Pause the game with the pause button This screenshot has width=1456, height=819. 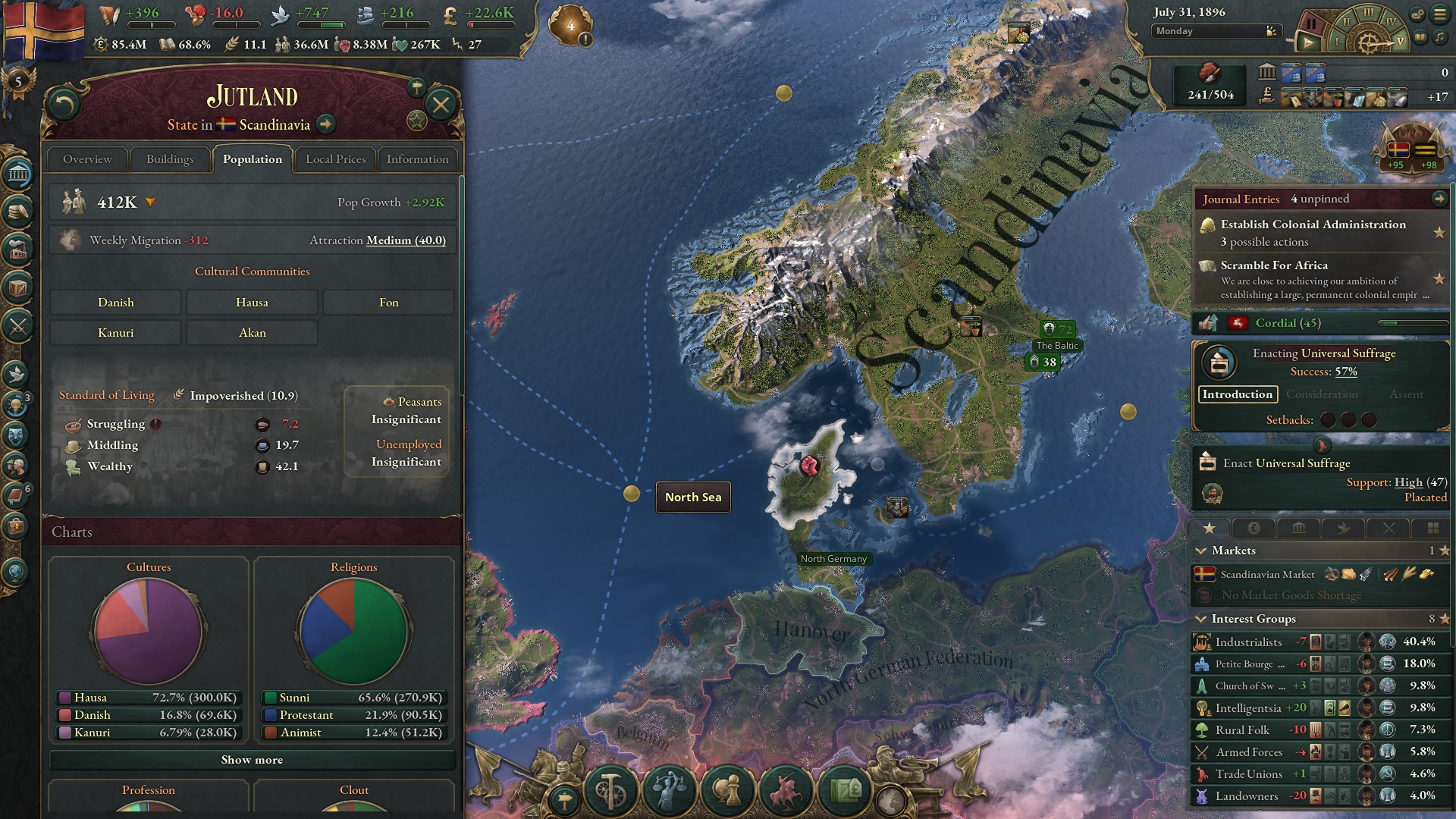coord(1310,25)
